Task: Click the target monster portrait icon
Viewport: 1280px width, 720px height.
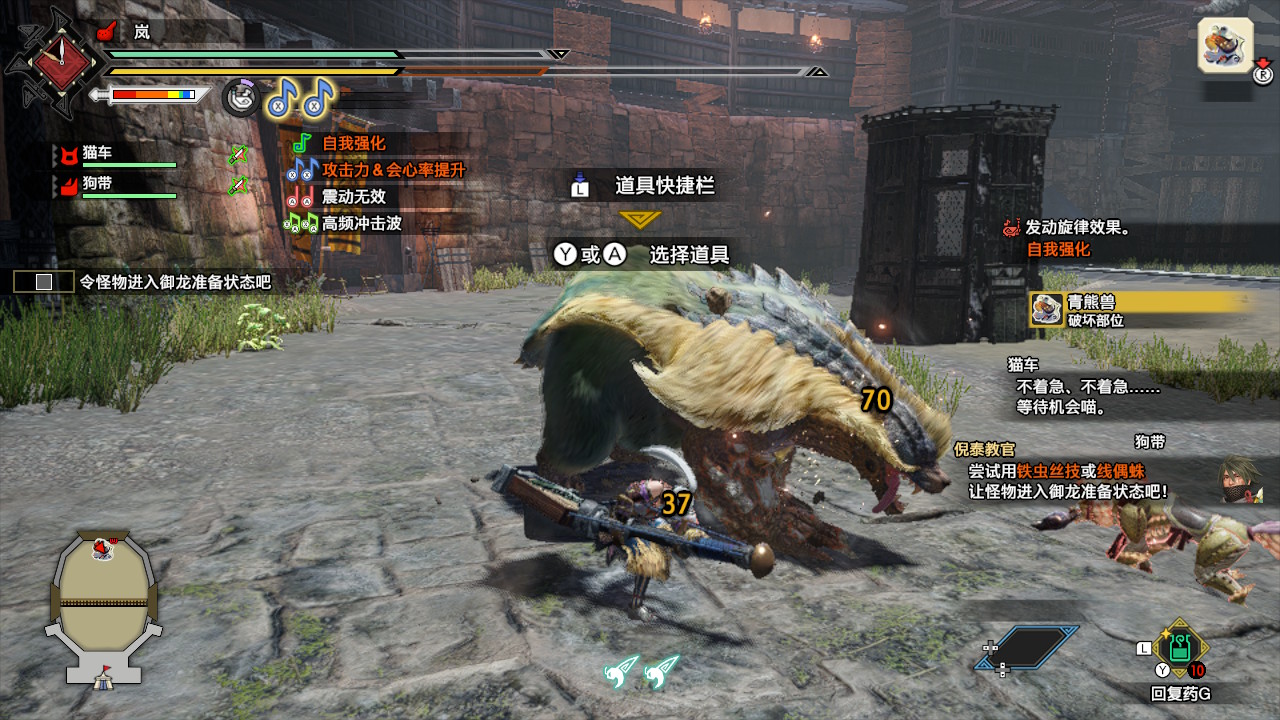Action: [1225, 46]
